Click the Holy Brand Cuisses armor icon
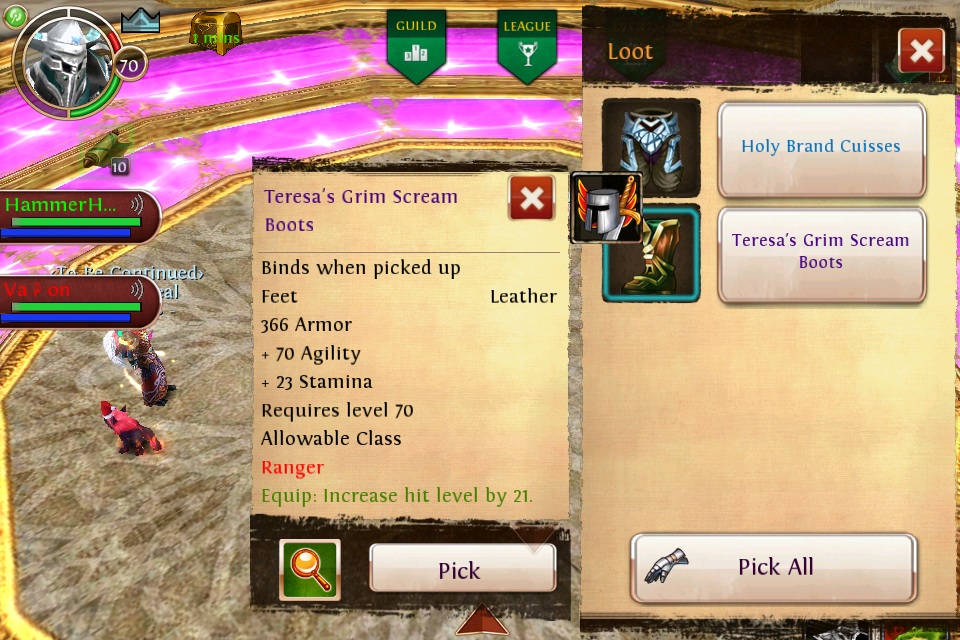 point(651,147)
